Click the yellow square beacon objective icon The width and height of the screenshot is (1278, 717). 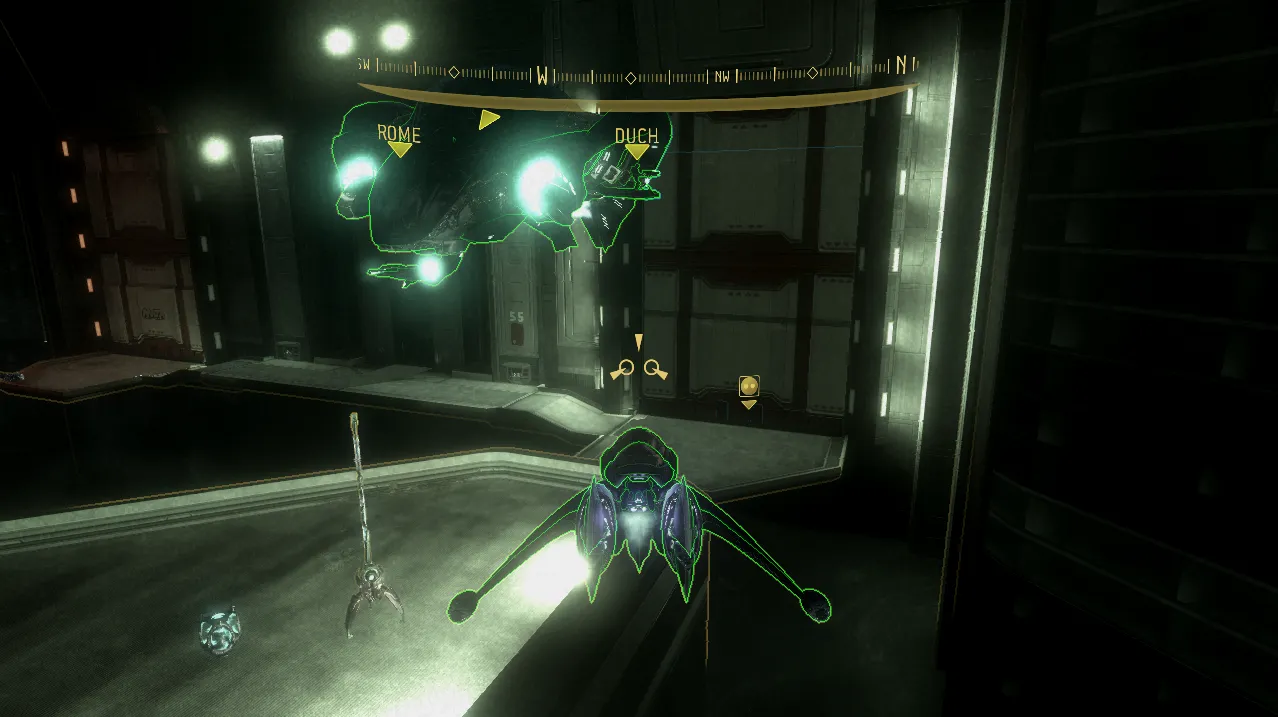tap(749, 386)
